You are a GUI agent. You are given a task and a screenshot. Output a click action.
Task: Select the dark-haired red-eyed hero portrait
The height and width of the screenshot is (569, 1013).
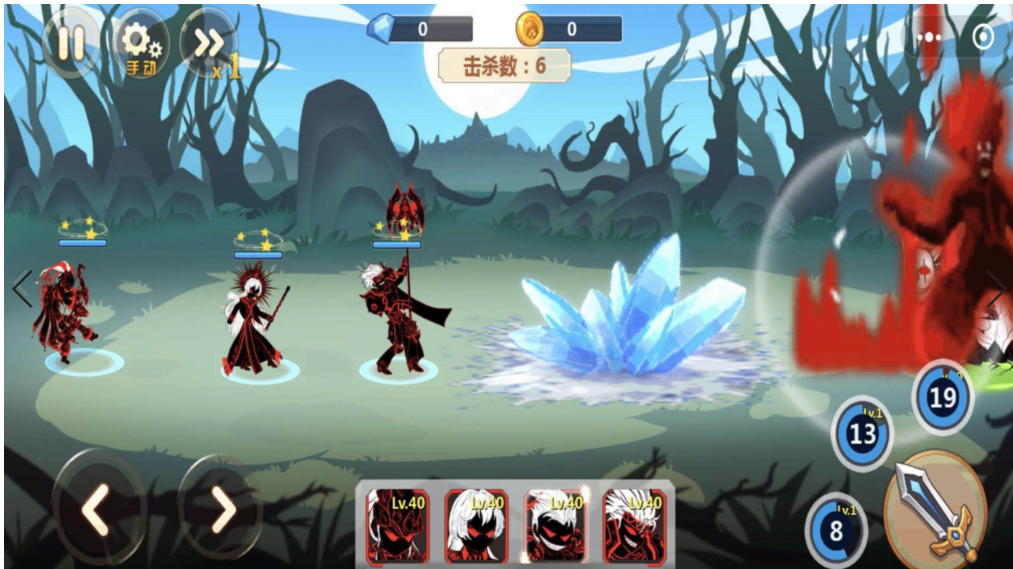(x=397, y=524)
